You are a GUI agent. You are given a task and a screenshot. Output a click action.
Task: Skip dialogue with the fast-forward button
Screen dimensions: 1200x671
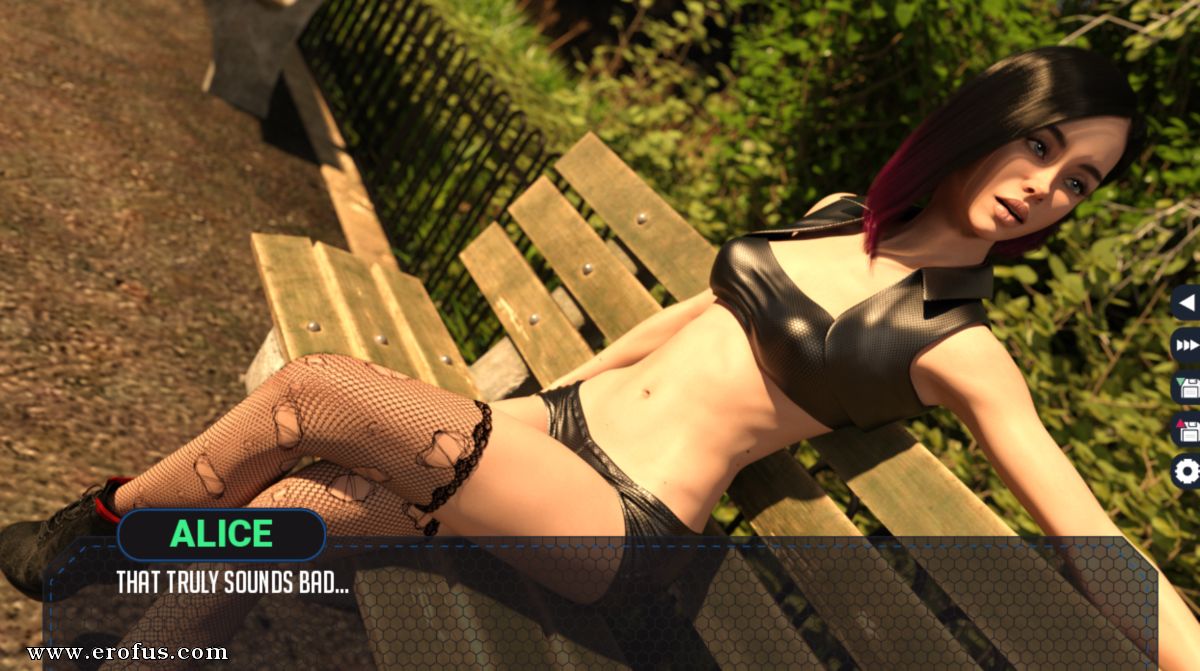(x=1187, y=345)
